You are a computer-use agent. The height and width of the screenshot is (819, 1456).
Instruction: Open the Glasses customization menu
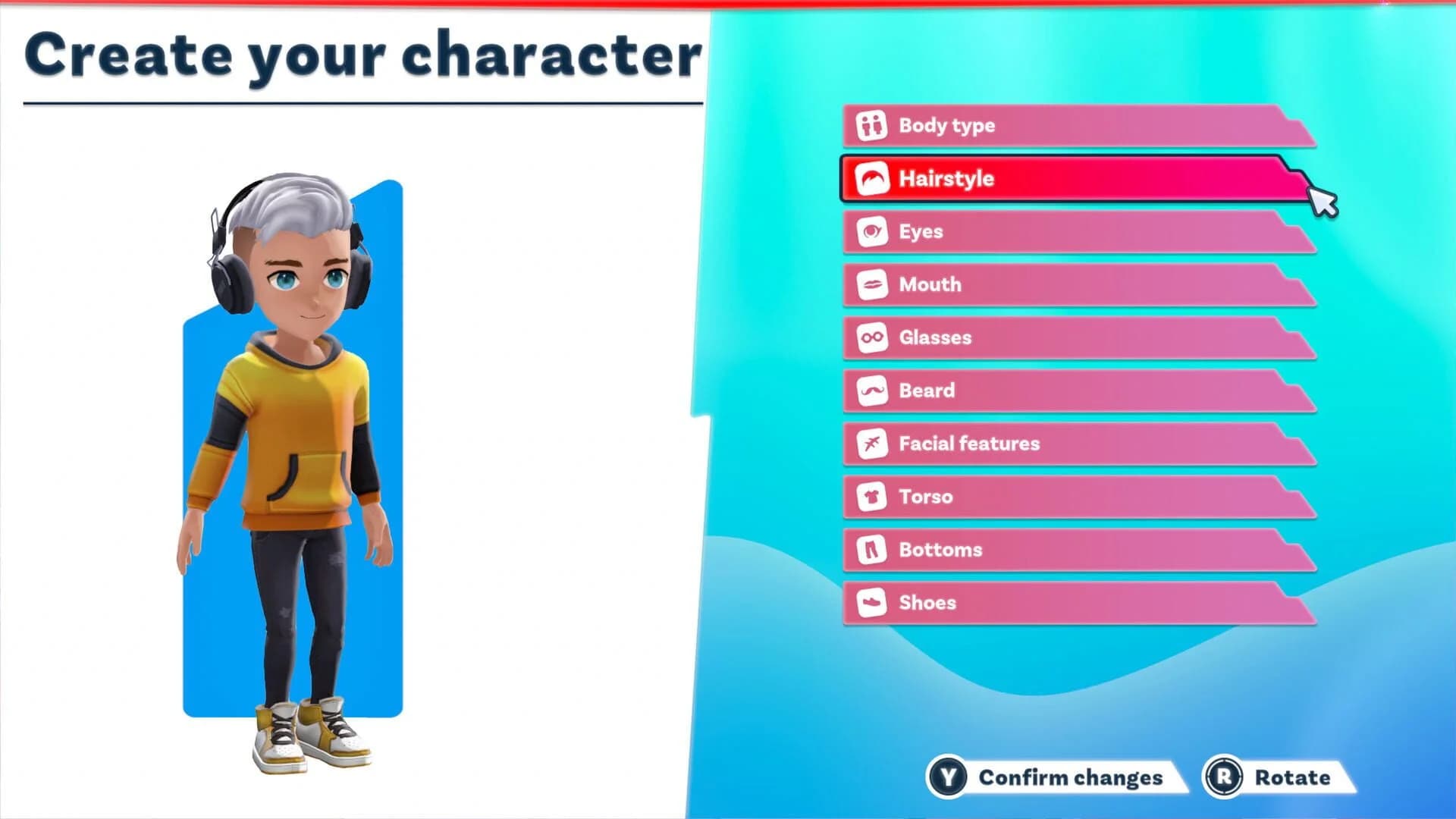tap(1062, 337)
